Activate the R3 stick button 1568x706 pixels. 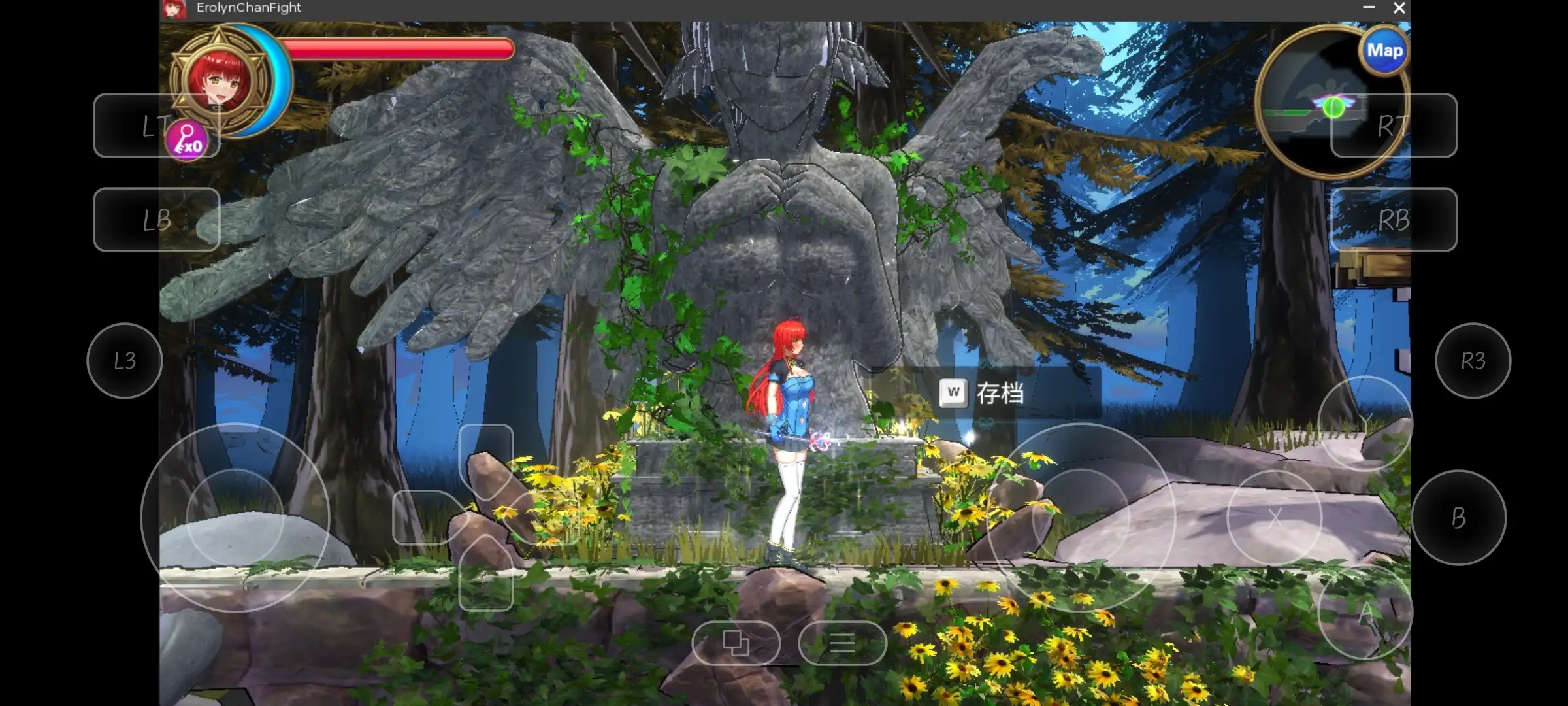1473,361
